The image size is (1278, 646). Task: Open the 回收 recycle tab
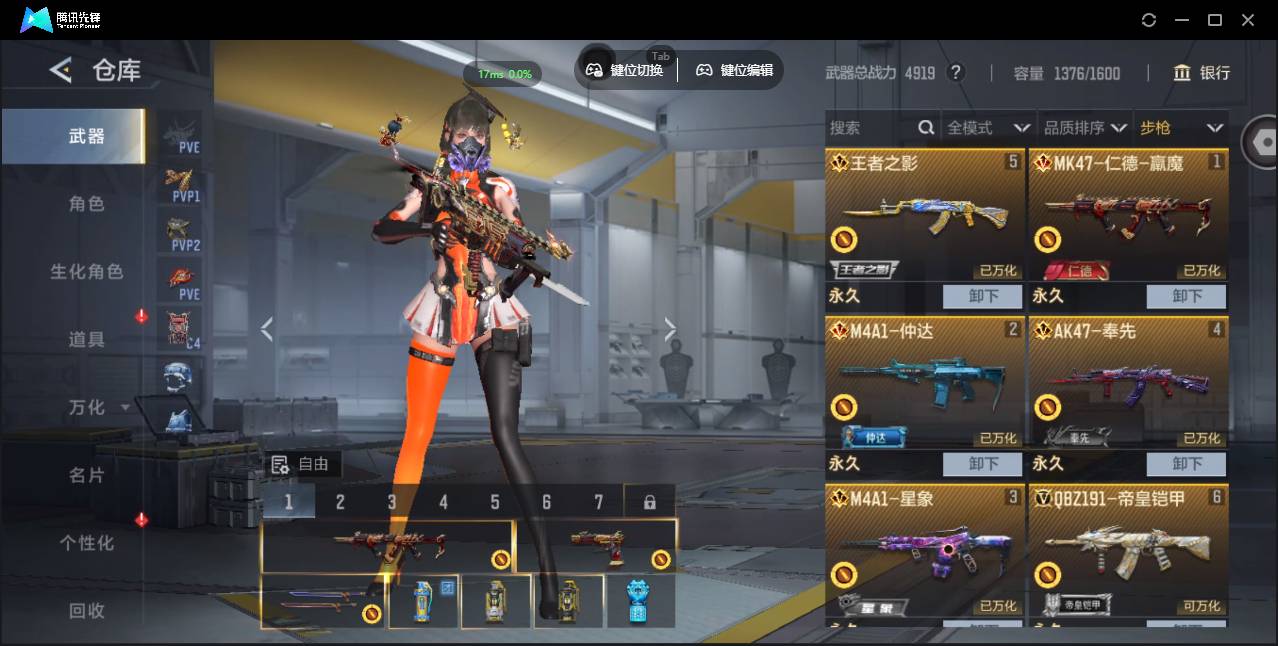[86, 610]
